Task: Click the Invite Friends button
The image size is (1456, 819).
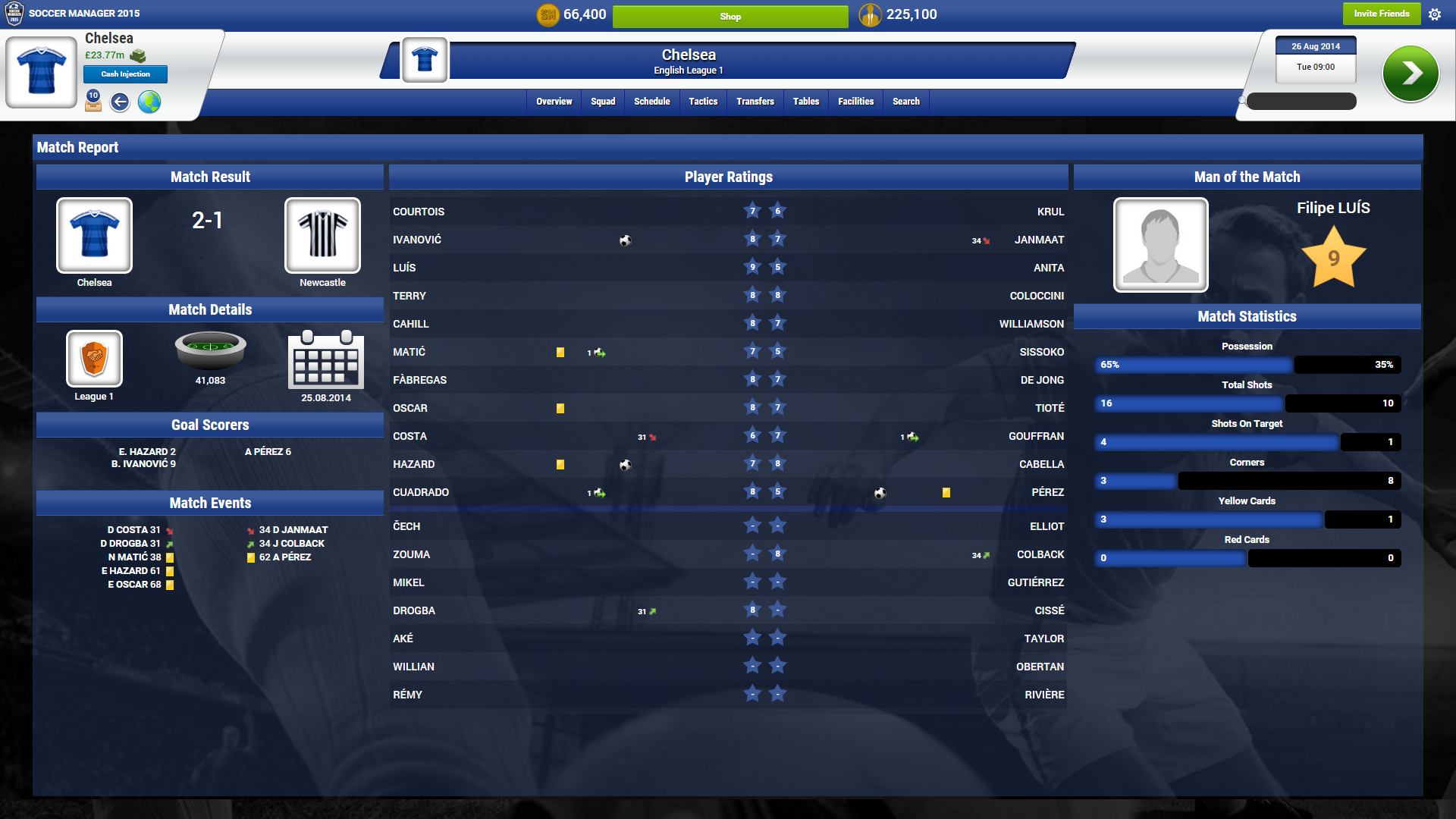Action: click(x=1382, y=14)
